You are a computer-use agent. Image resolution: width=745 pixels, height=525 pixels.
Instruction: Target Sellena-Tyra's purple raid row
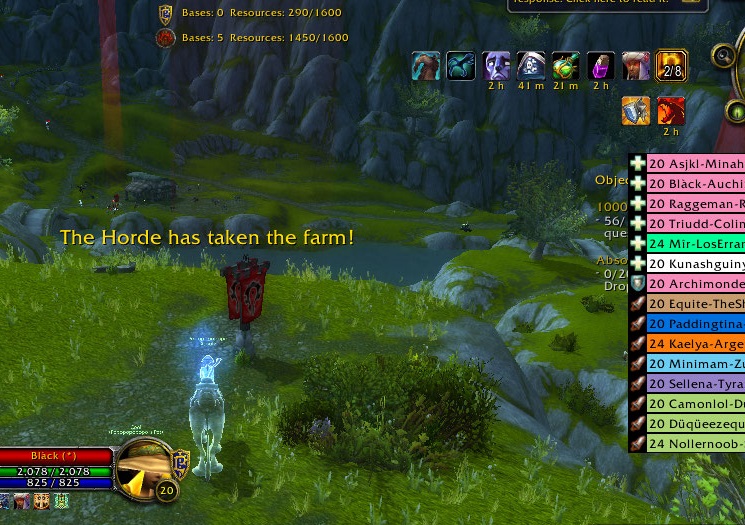tap(695, 384)
